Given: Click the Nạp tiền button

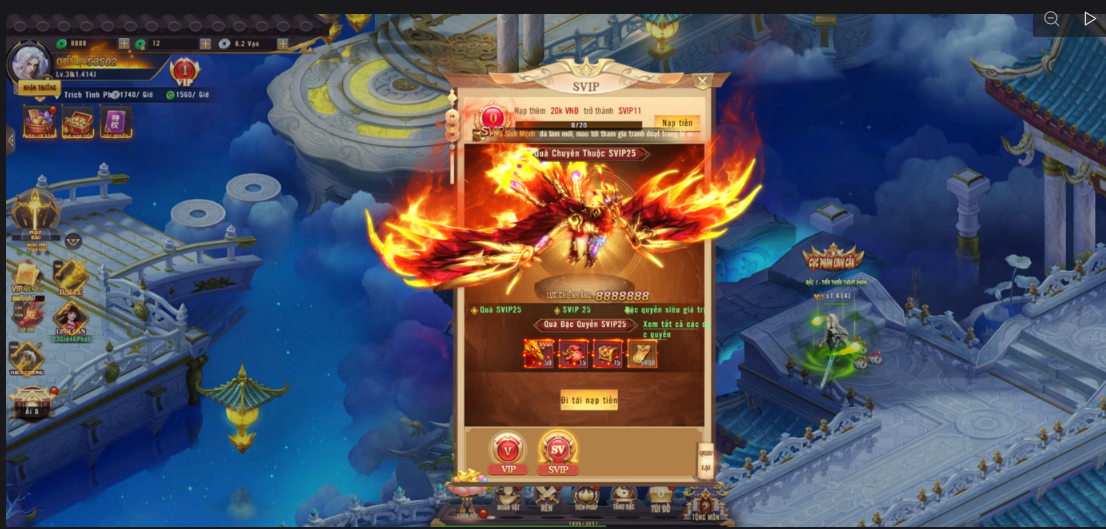Looking at the screenshot, I should [x=677, y=123].
